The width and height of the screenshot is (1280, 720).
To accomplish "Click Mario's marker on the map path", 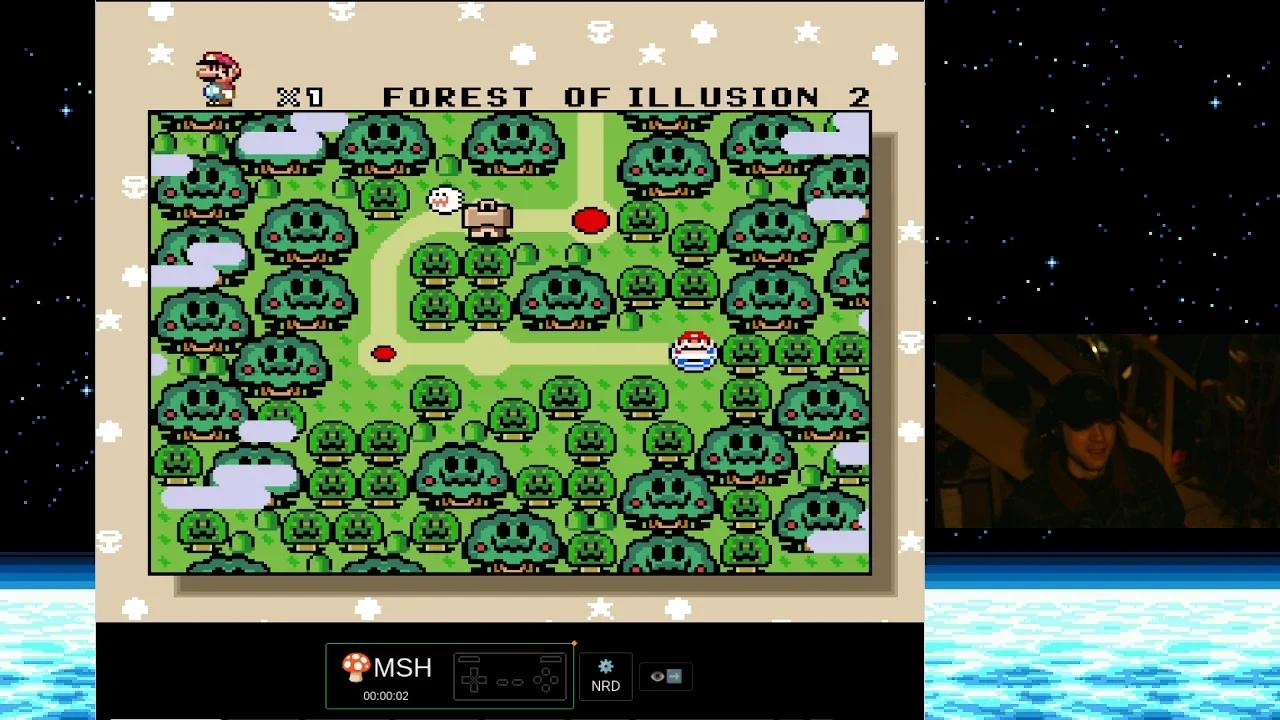I will click(x=692, y=350).
